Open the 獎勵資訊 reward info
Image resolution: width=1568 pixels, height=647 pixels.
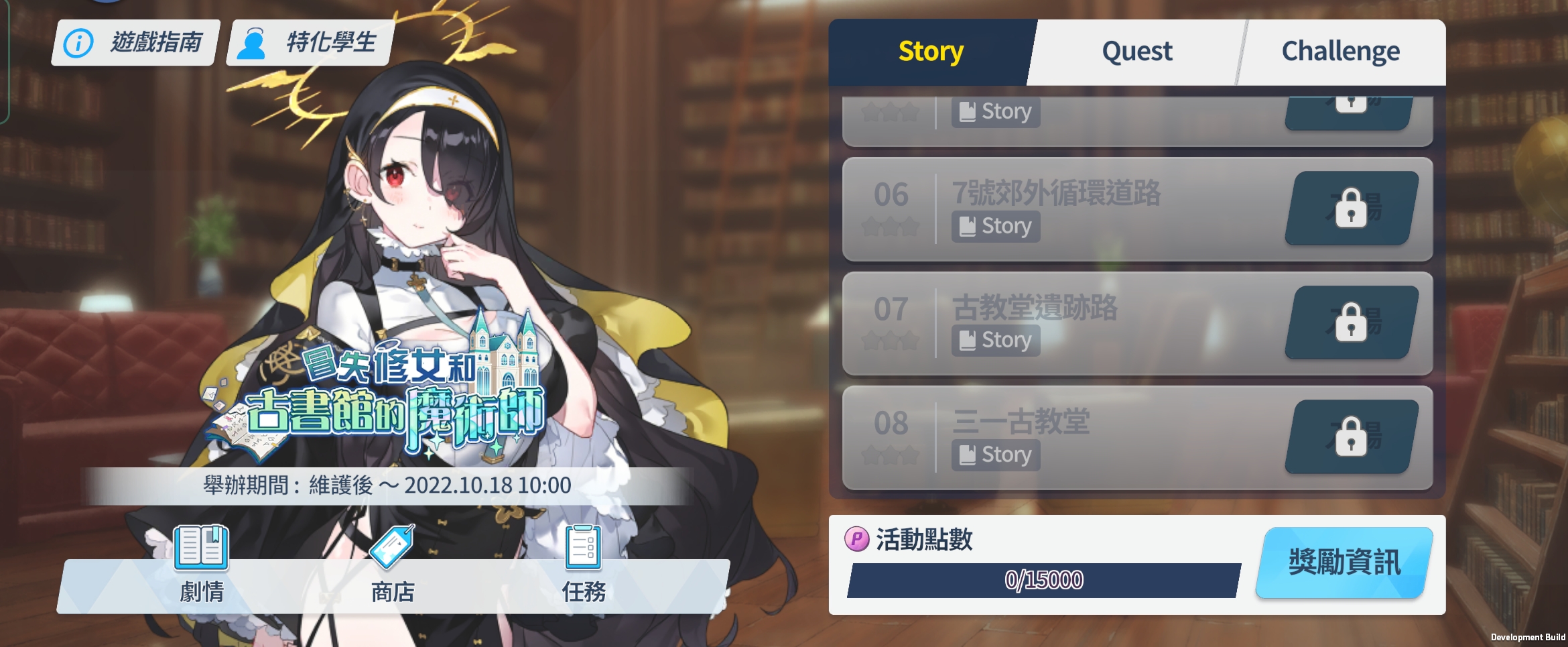[1344, 563]
